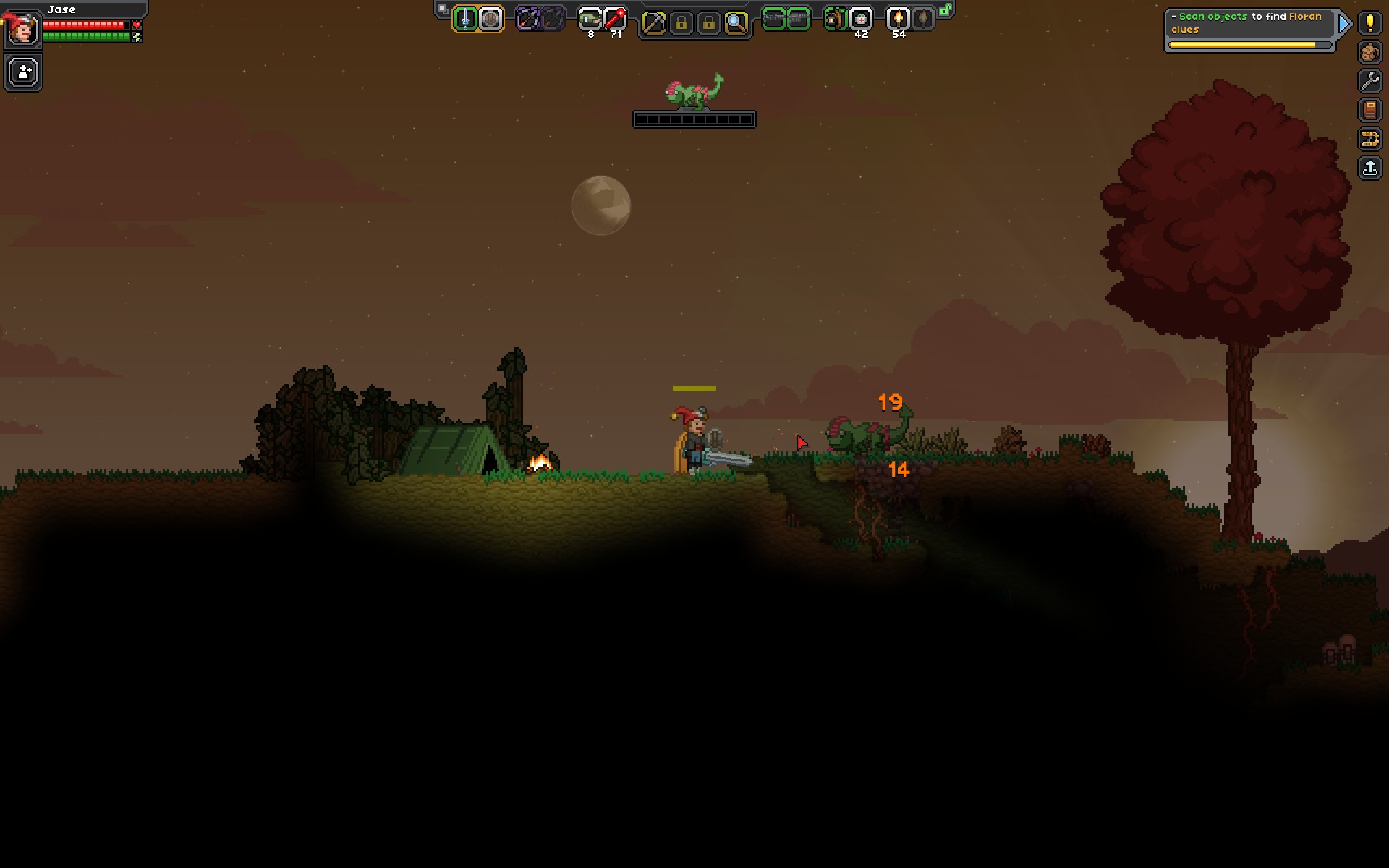Select the medkit slot with 42
Screen dimensions: 1389x868
(860, 20)
